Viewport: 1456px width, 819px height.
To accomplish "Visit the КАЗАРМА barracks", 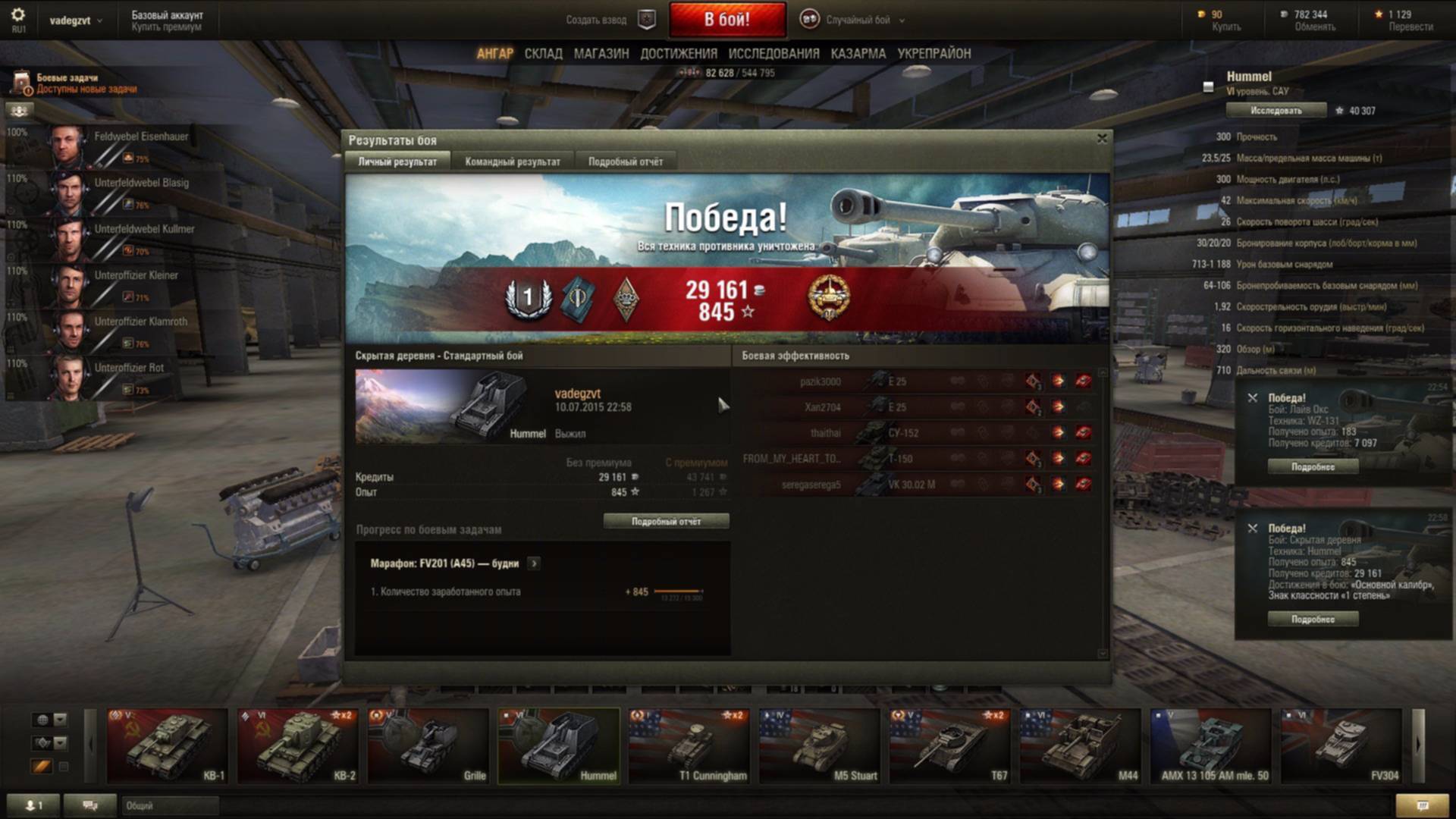I will [858, 54].
